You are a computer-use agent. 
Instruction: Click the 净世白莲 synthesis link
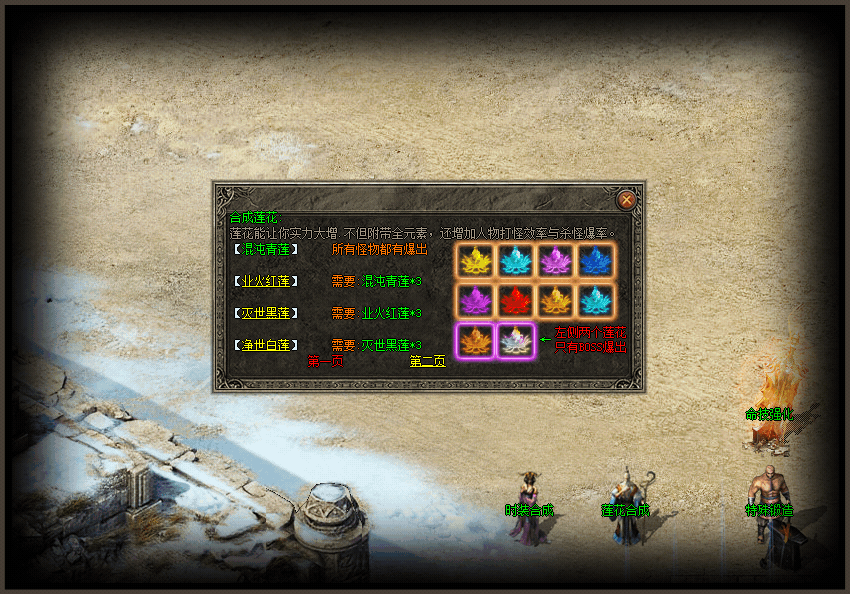tap(265, 345)
